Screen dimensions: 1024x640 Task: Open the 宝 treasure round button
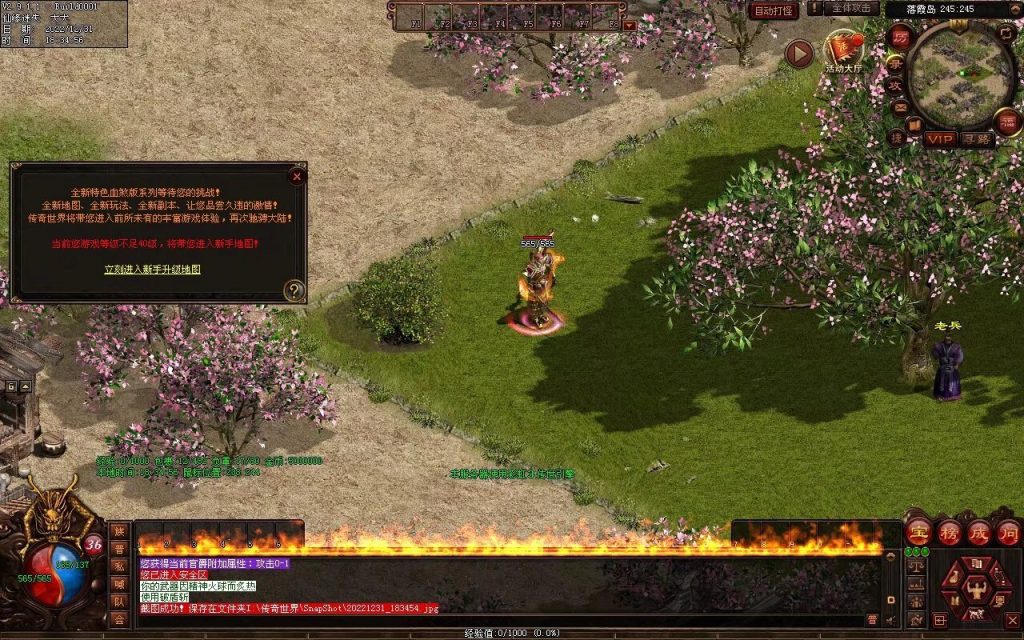918,531
